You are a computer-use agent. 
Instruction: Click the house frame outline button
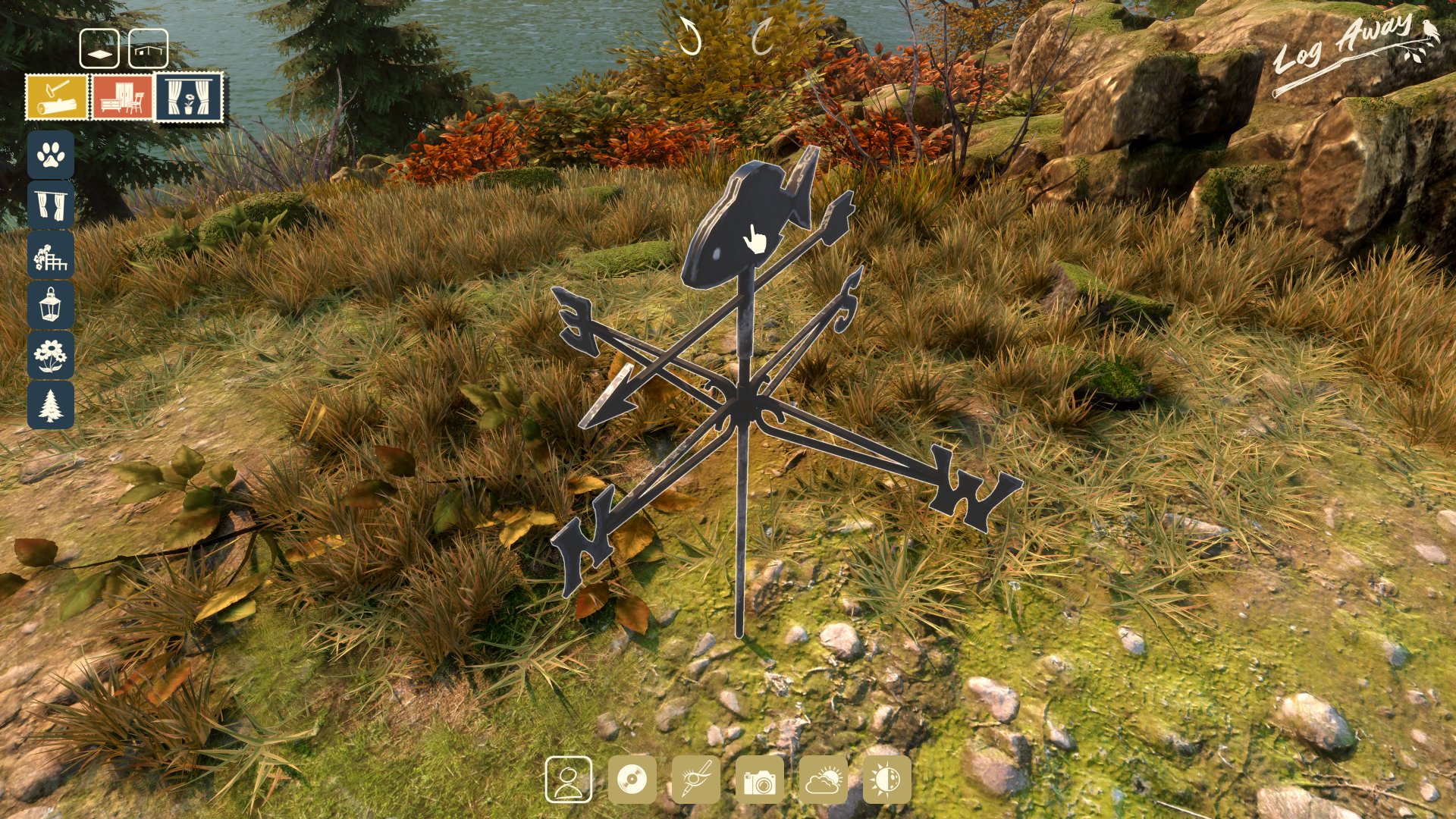(x=149, y=49)
